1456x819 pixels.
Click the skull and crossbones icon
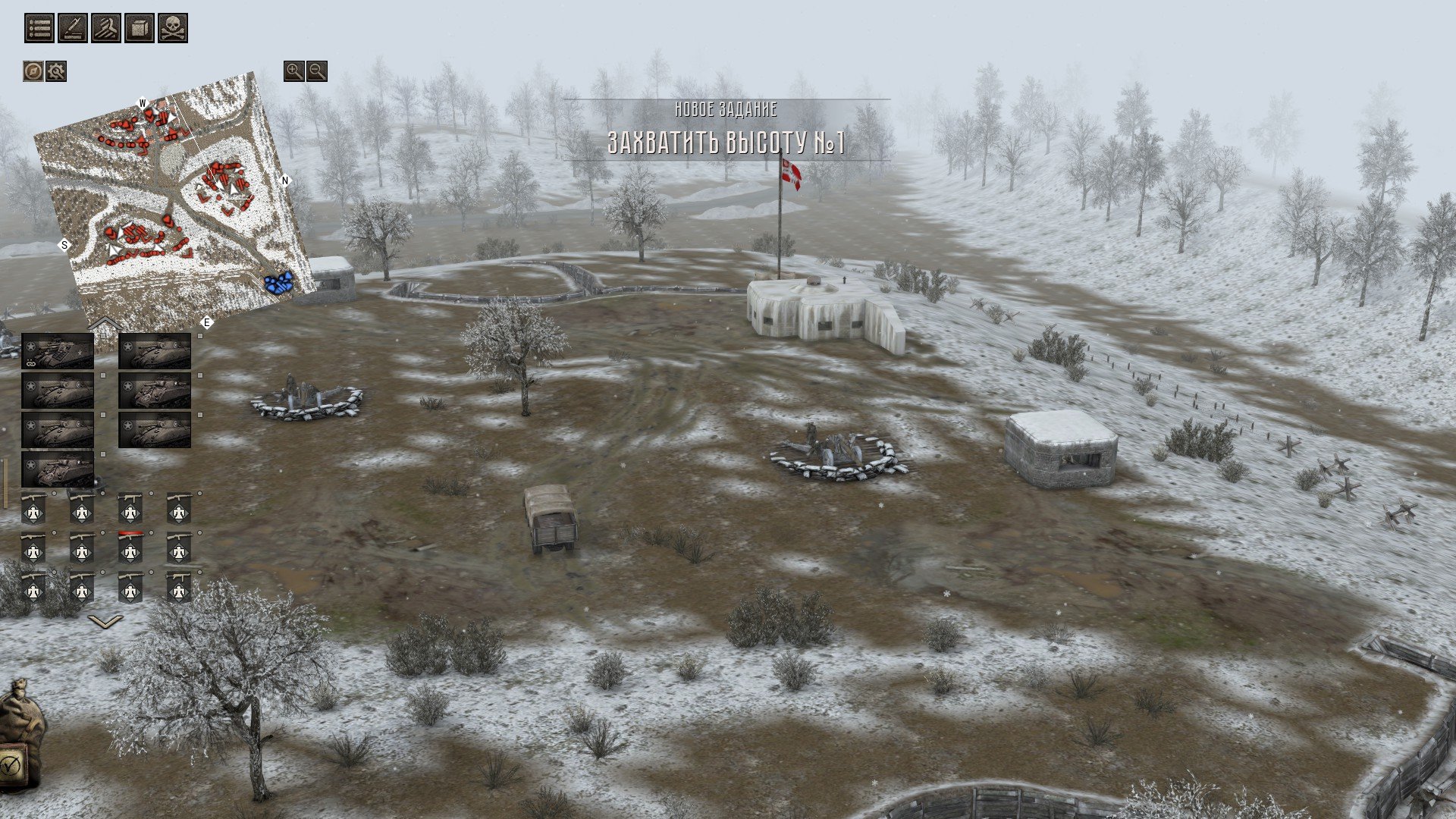click(x=173, y=28)
